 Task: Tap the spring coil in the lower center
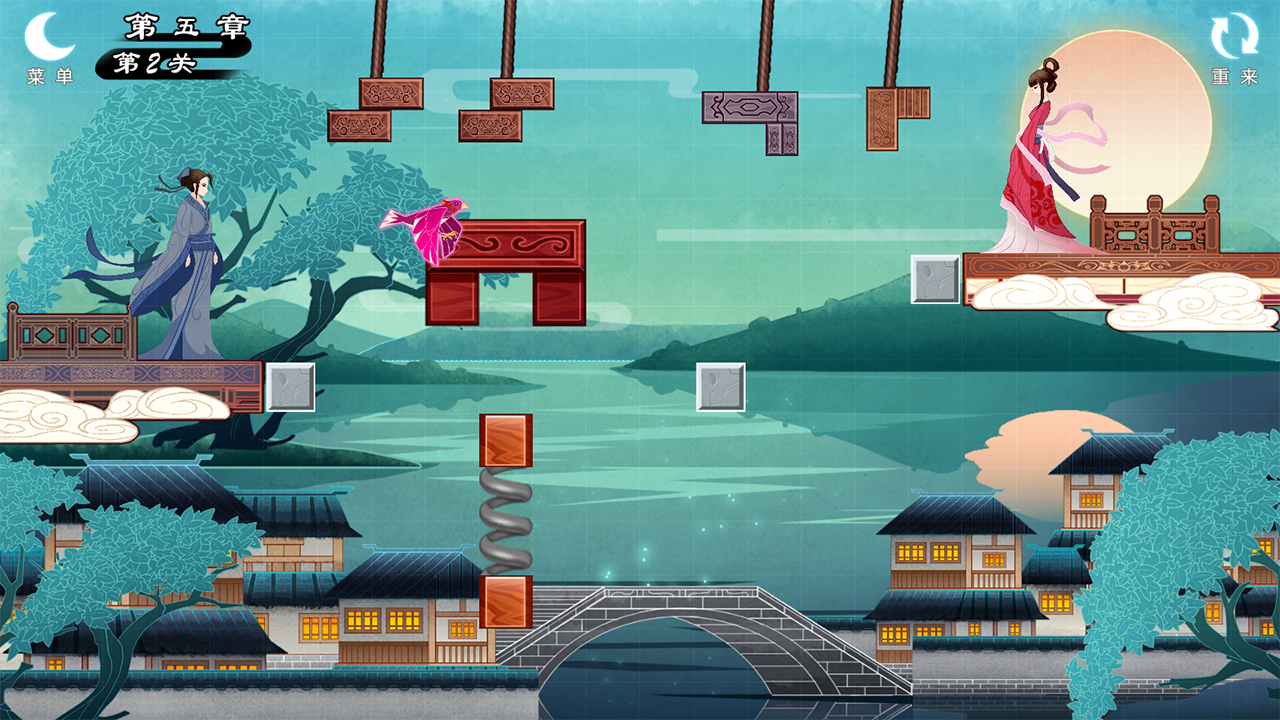click(x=508, y=518)
